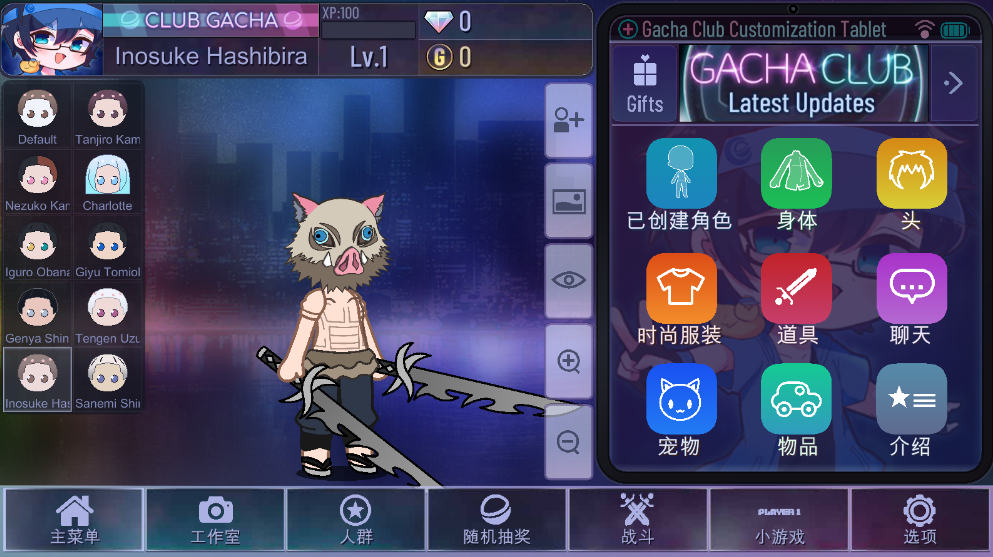Image resolution: width=993 pixels, height=557 pixels.
Task: Open the 主菜单 home menu
Action: coord(74,519)
